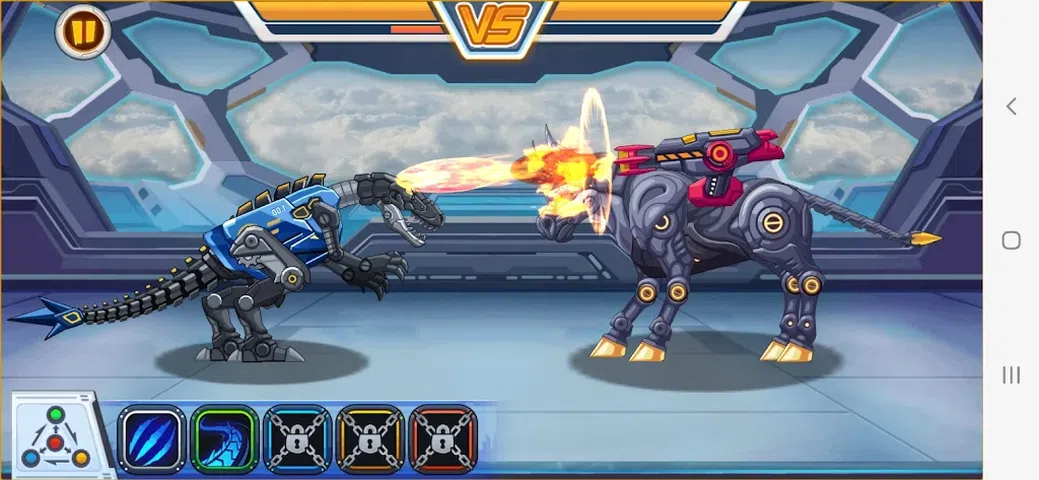Pause the battle with the pause button
Image resolution: width=1039 pixels, height=480 pixels.
tap(82, 32)
